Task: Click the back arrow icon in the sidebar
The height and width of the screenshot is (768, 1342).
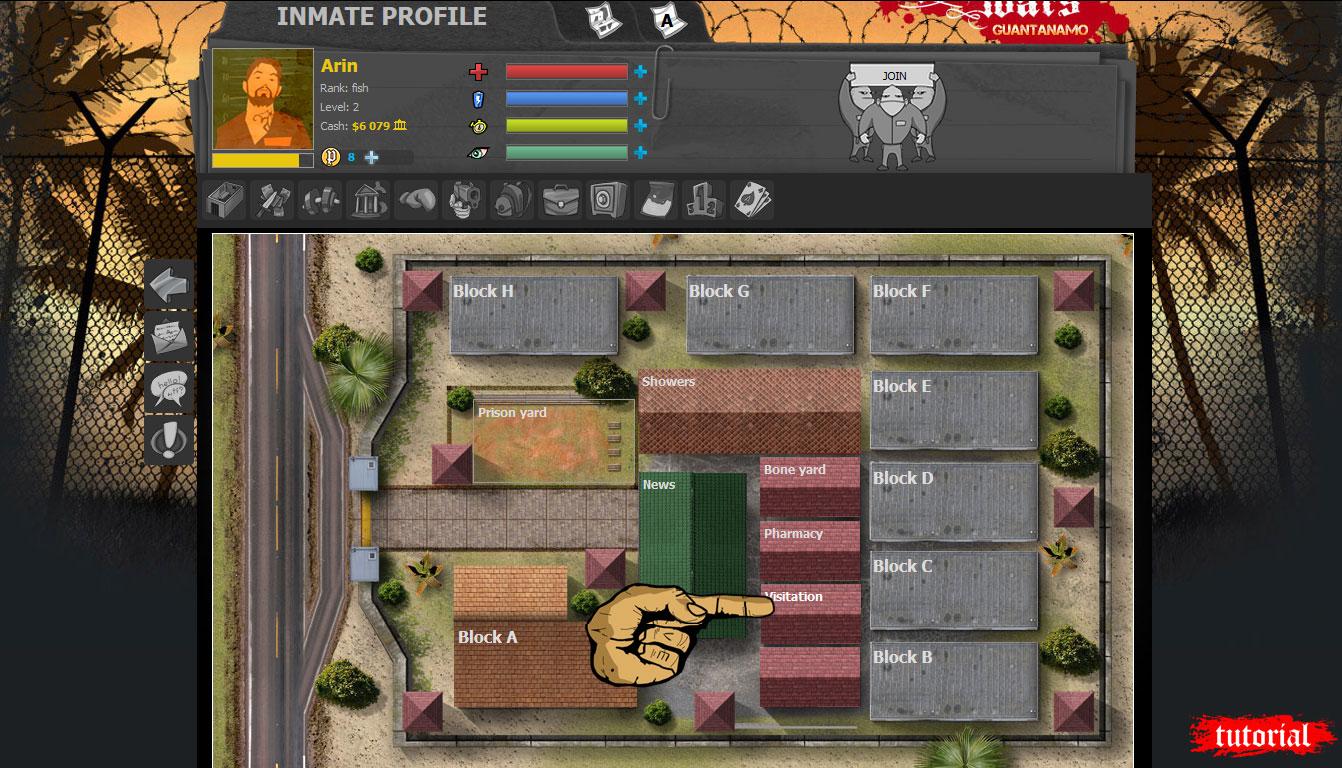Action: coord(168,284)
